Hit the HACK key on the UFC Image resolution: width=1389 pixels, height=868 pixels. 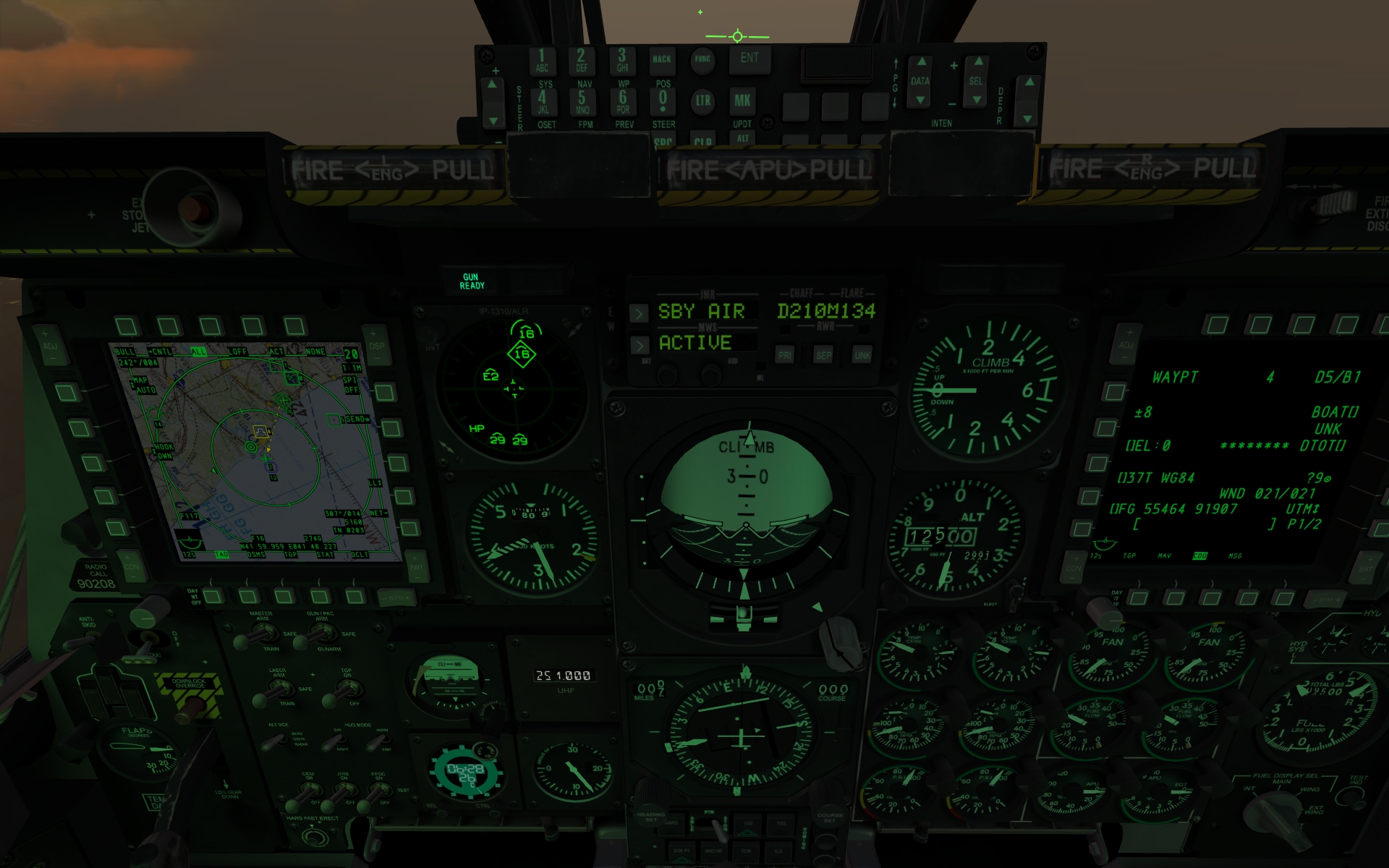pos(661,59)
